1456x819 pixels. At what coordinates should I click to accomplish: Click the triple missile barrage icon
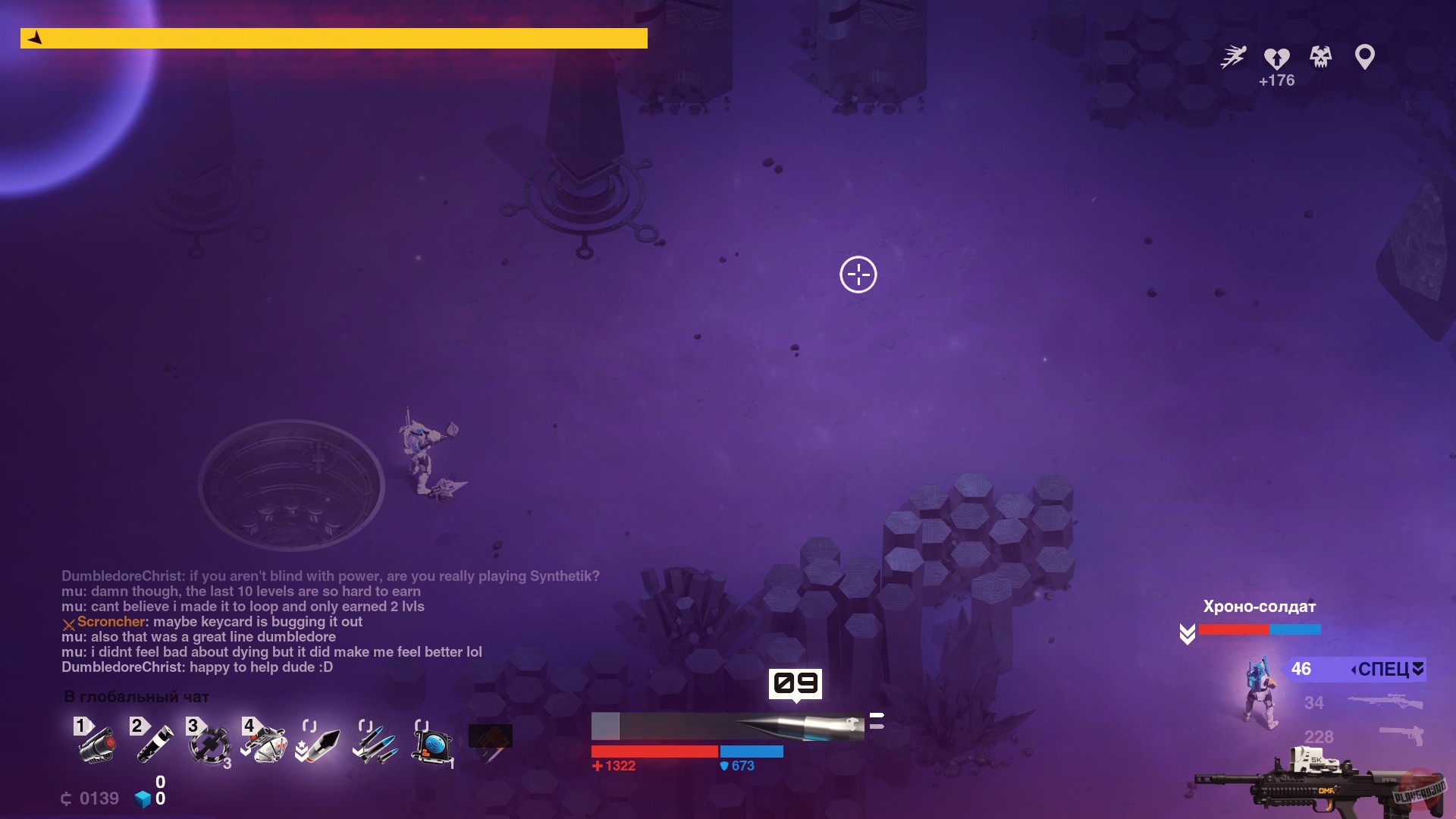coord(376,747)
